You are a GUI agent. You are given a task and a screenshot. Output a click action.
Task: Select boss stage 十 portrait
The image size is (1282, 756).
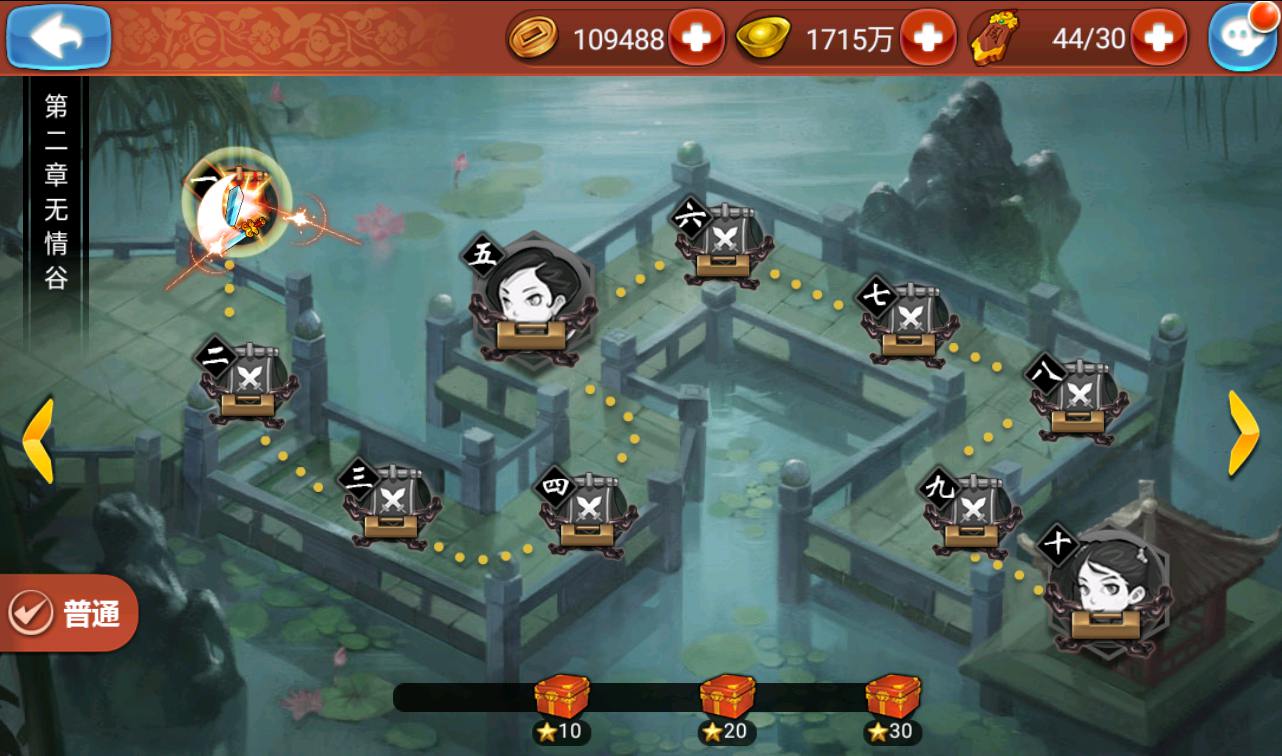pyautogui.click(x=1104, y=592)
